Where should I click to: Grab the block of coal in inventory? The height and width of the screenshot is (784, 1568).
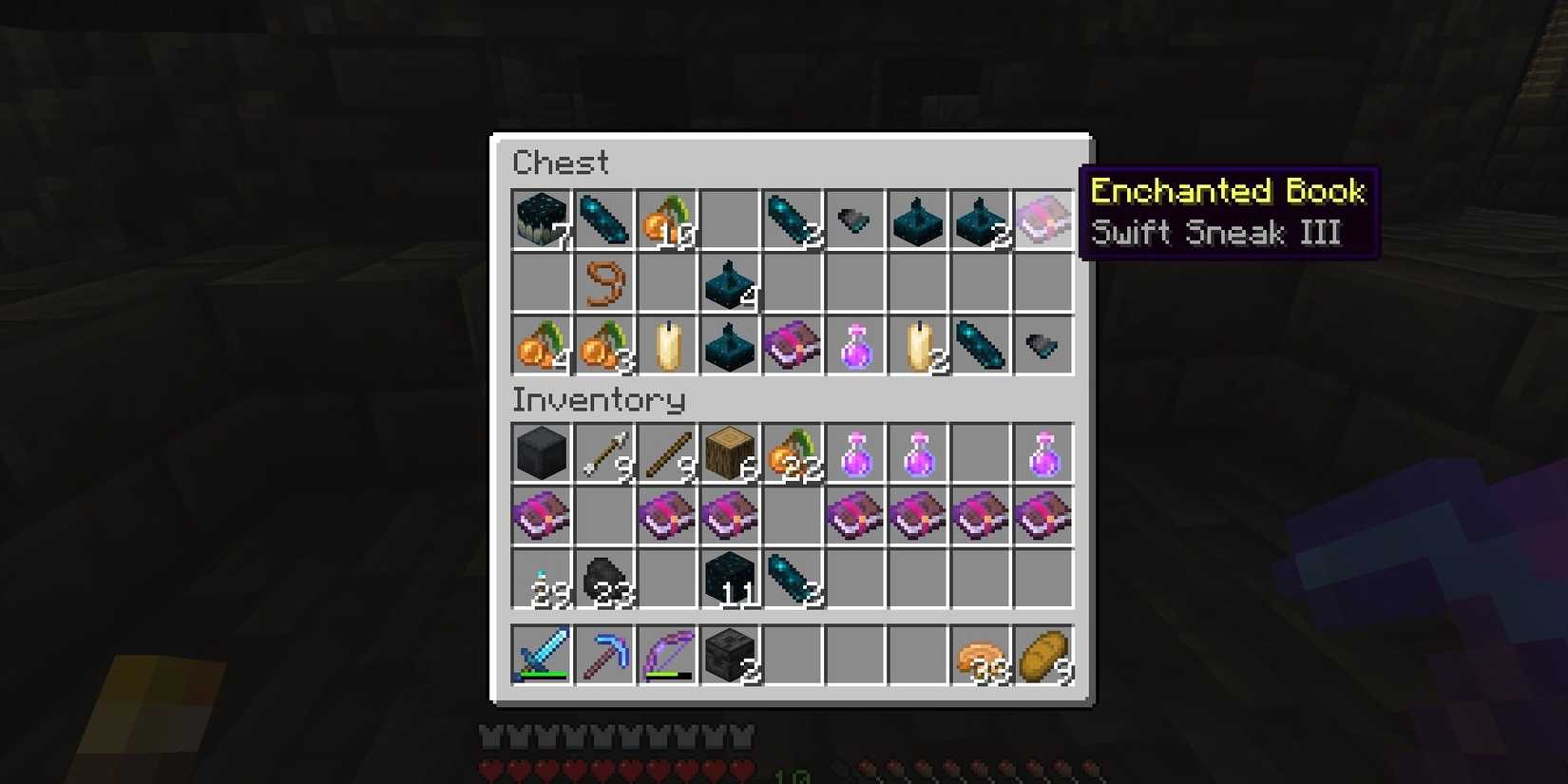click(x=540, y=453)
